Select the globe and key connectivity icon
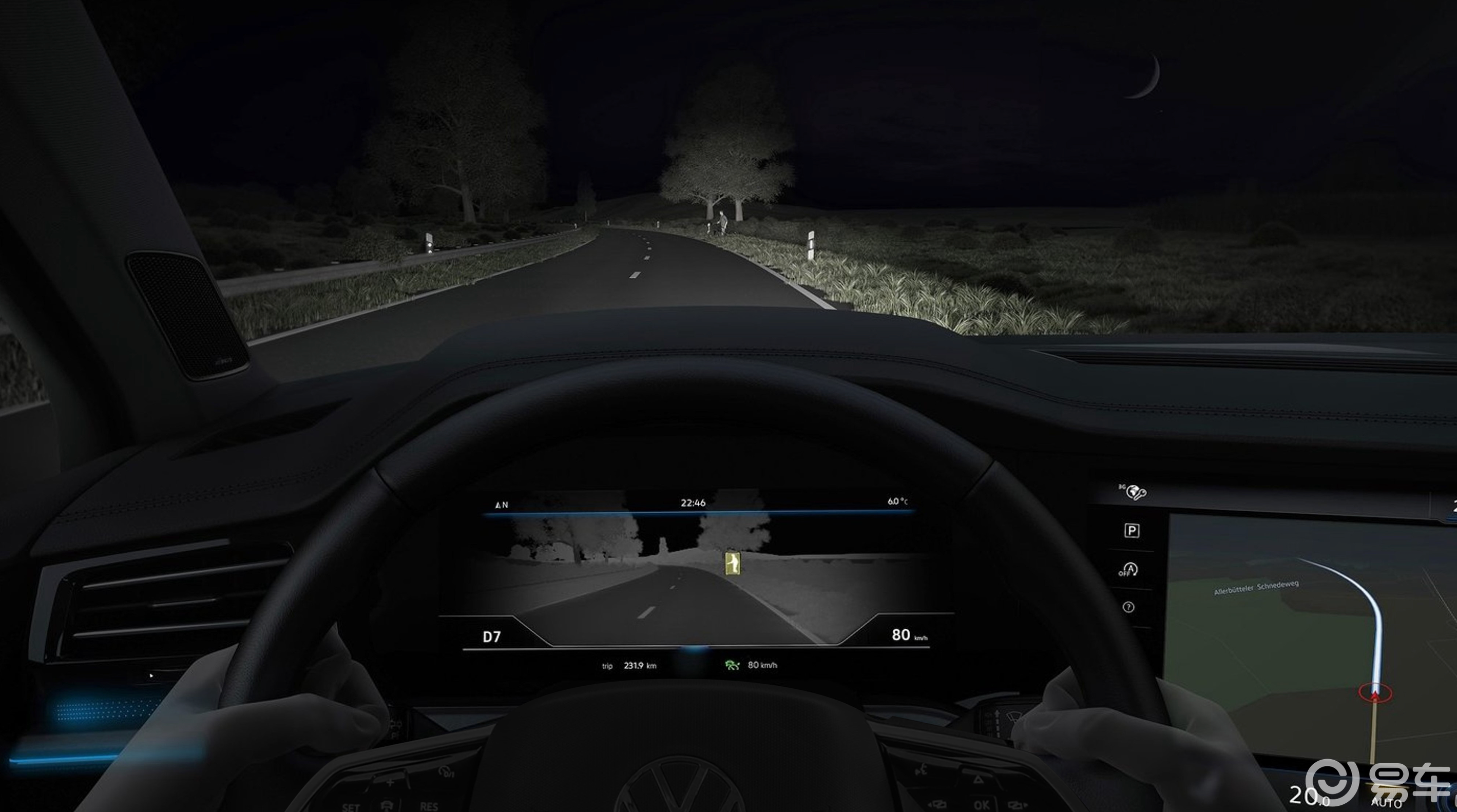This screenshot has width=1457, height=812. pyautogui.click(x=1133, y=492)
